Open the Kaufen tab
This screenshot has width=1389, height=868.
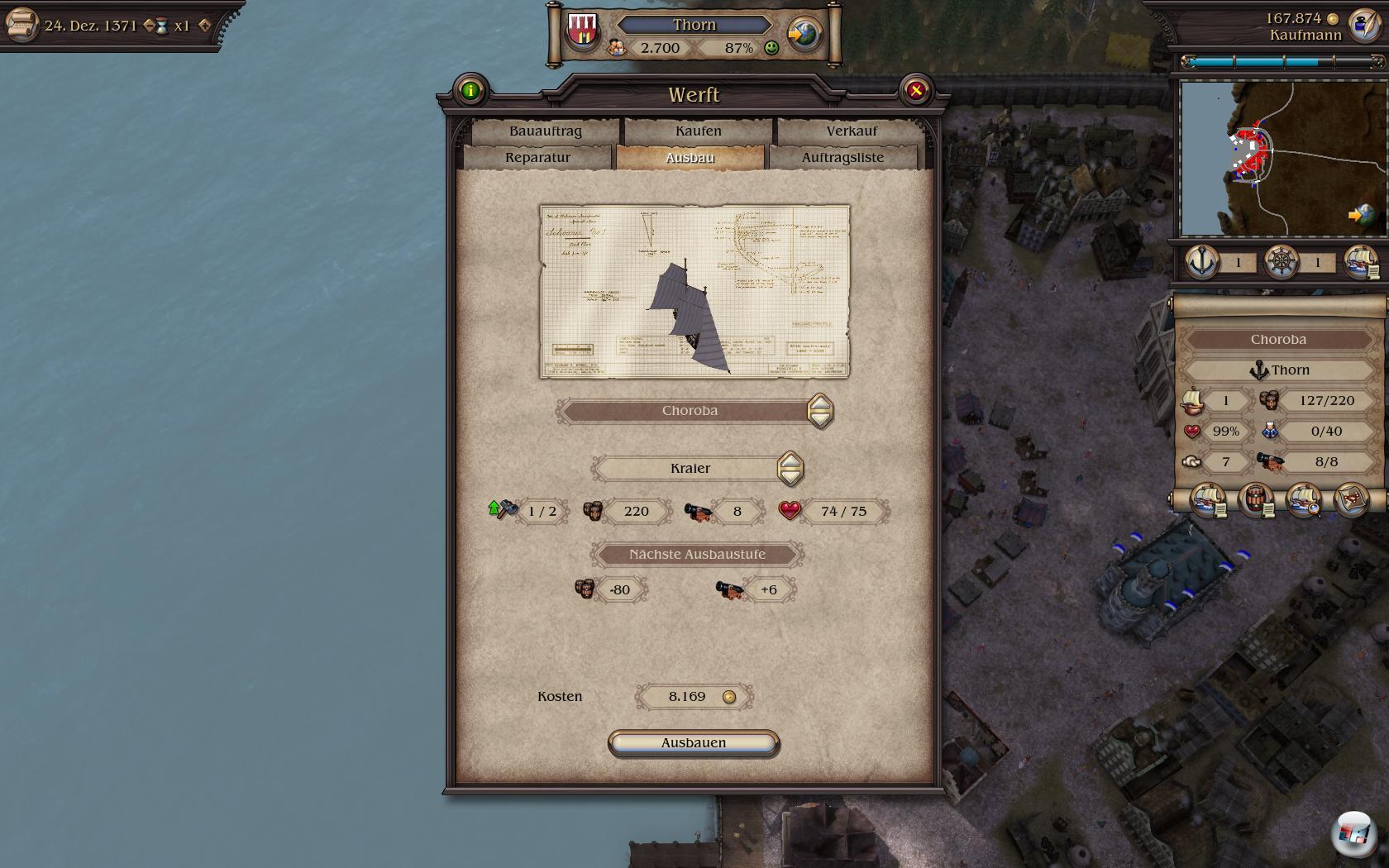[x=698, y=131]
